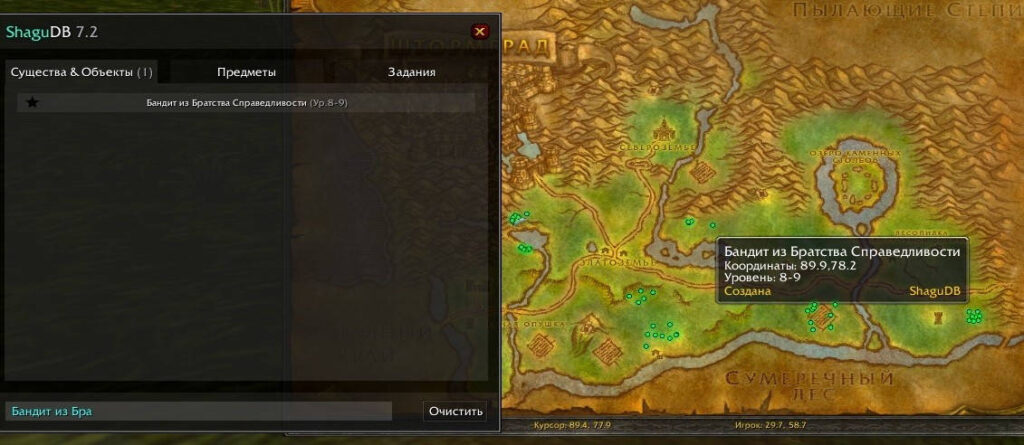Close the ShaguDB window
Screen dimensions: 1024x445
pyautogui.click(x=480, y=31)
